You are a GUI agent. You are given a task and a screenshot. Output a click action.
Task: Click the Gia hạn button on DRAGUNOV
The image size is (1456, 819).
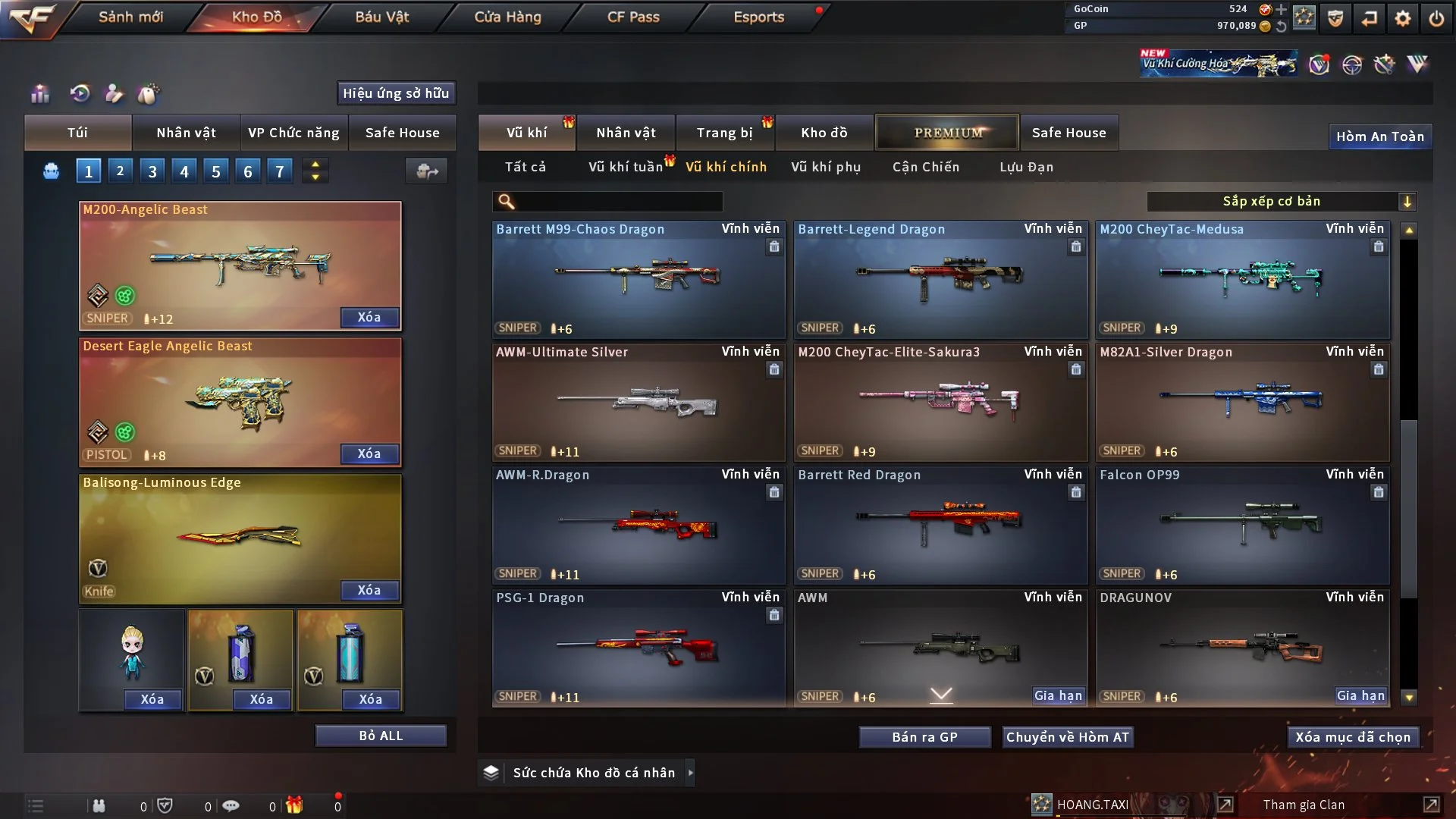1360,695
